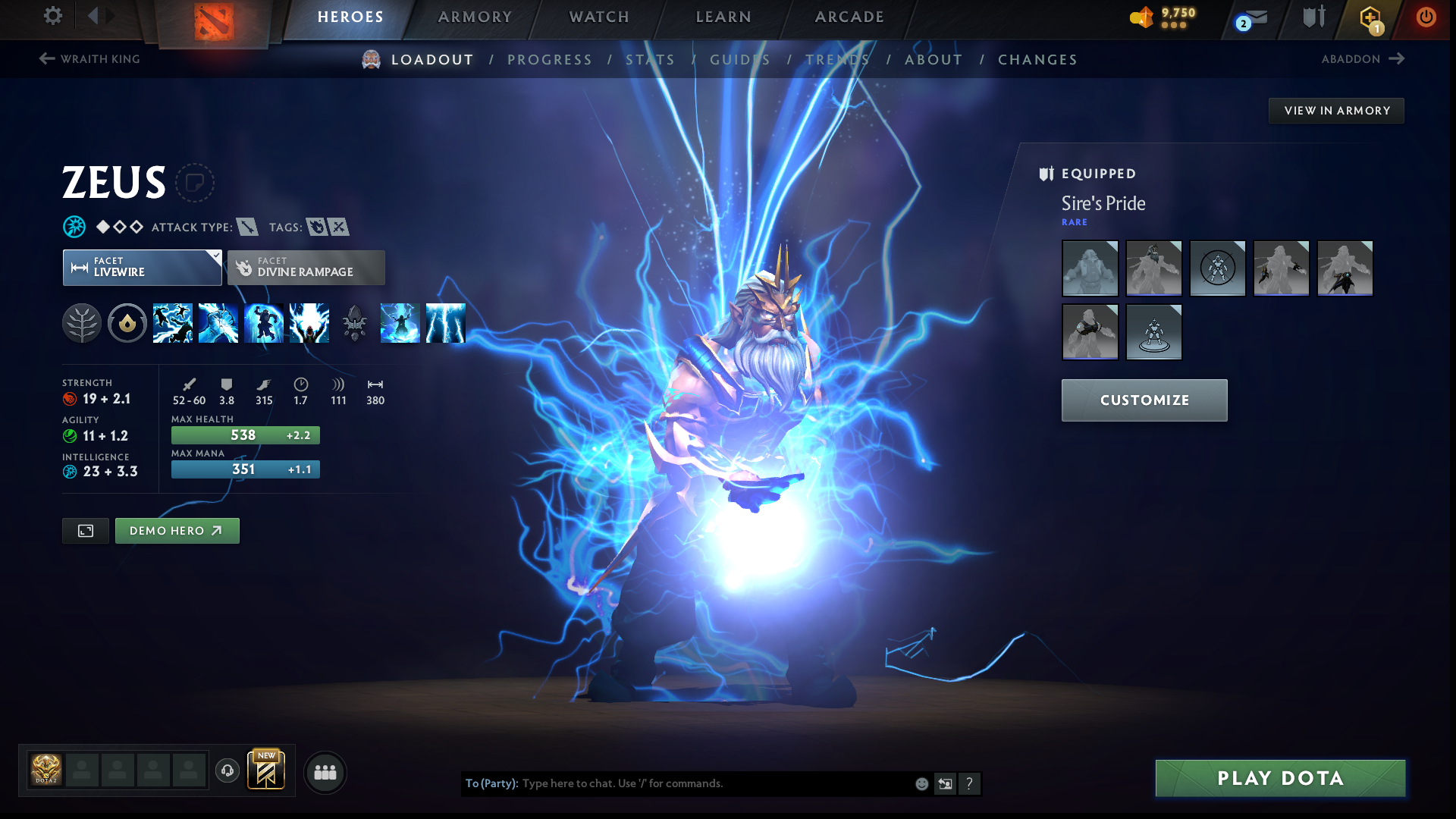Viewport: 1456px width, 819px height.
Task: Click the party chat input field
Action: click(x=713, y=783)
